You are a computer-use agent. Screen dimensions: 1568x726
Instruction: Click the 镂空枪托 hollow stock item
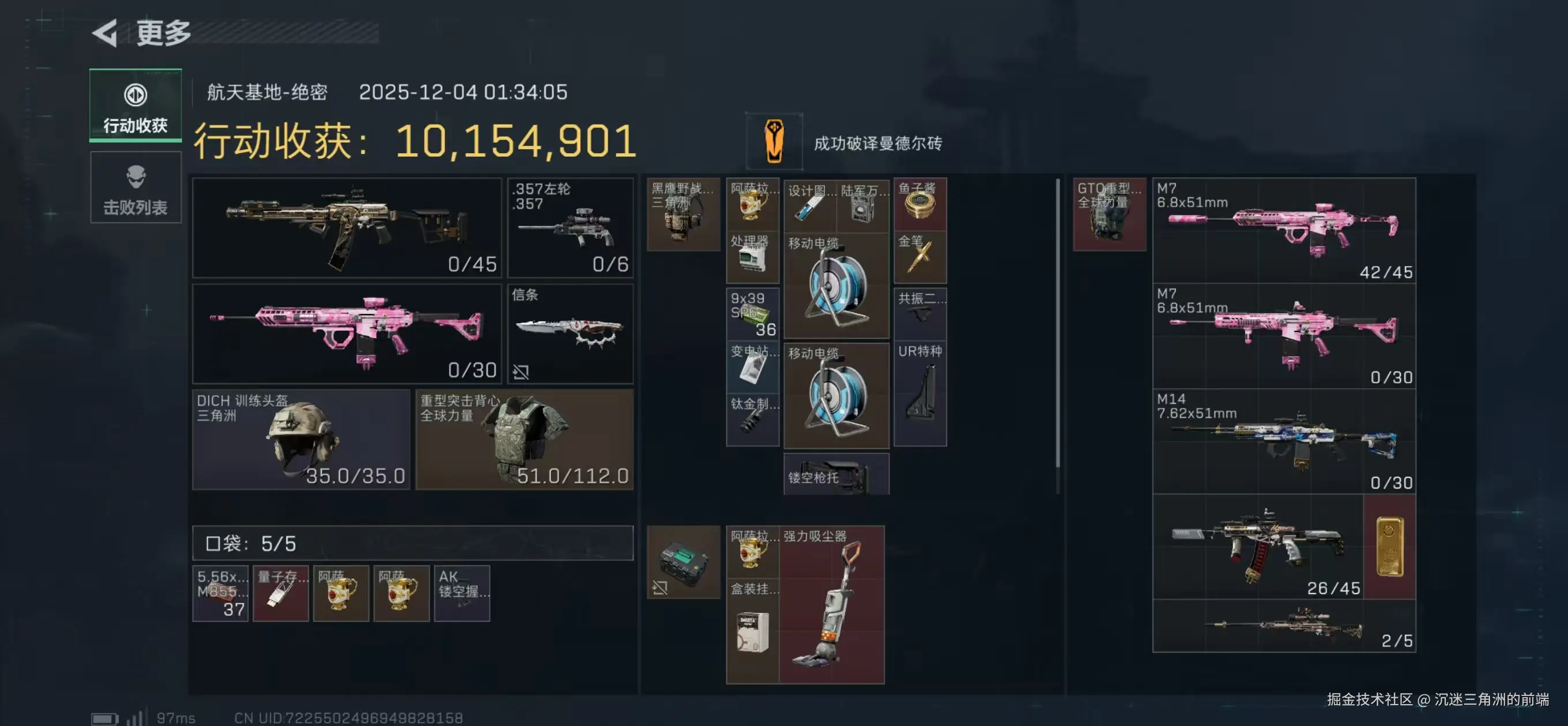pos(837,475)
